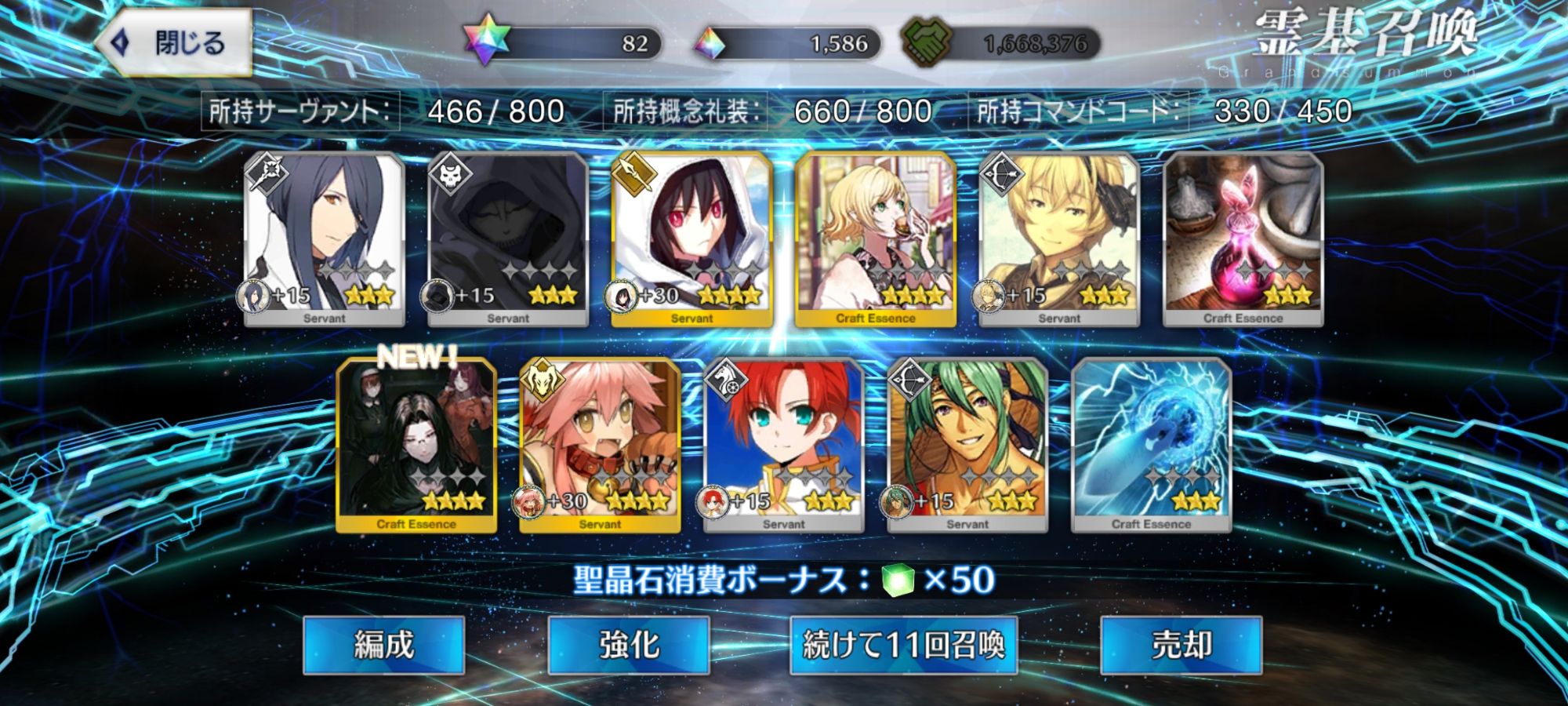View the white-hooded red-eyed servant card

click(691, 238)
